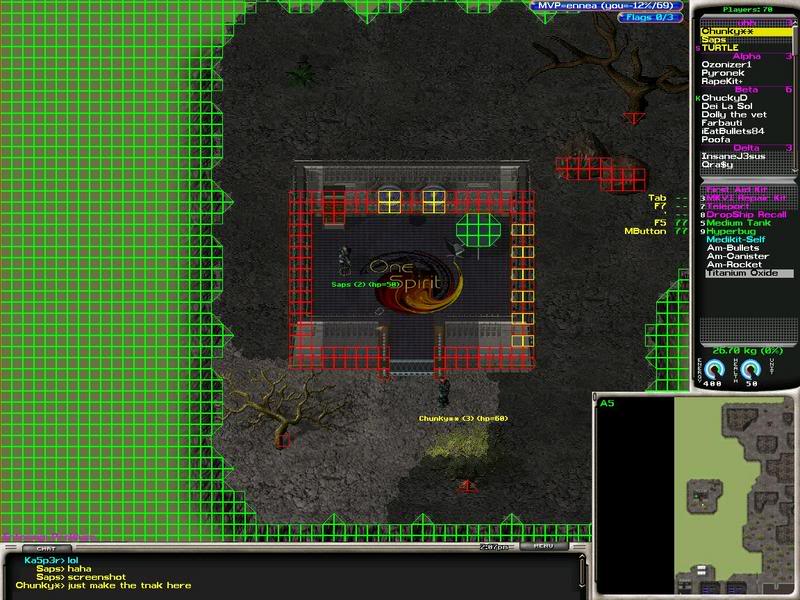This screenshot has width=800, height=600.
Task: Choose iEatBullets84 in the roster
Action: (733, 131)
